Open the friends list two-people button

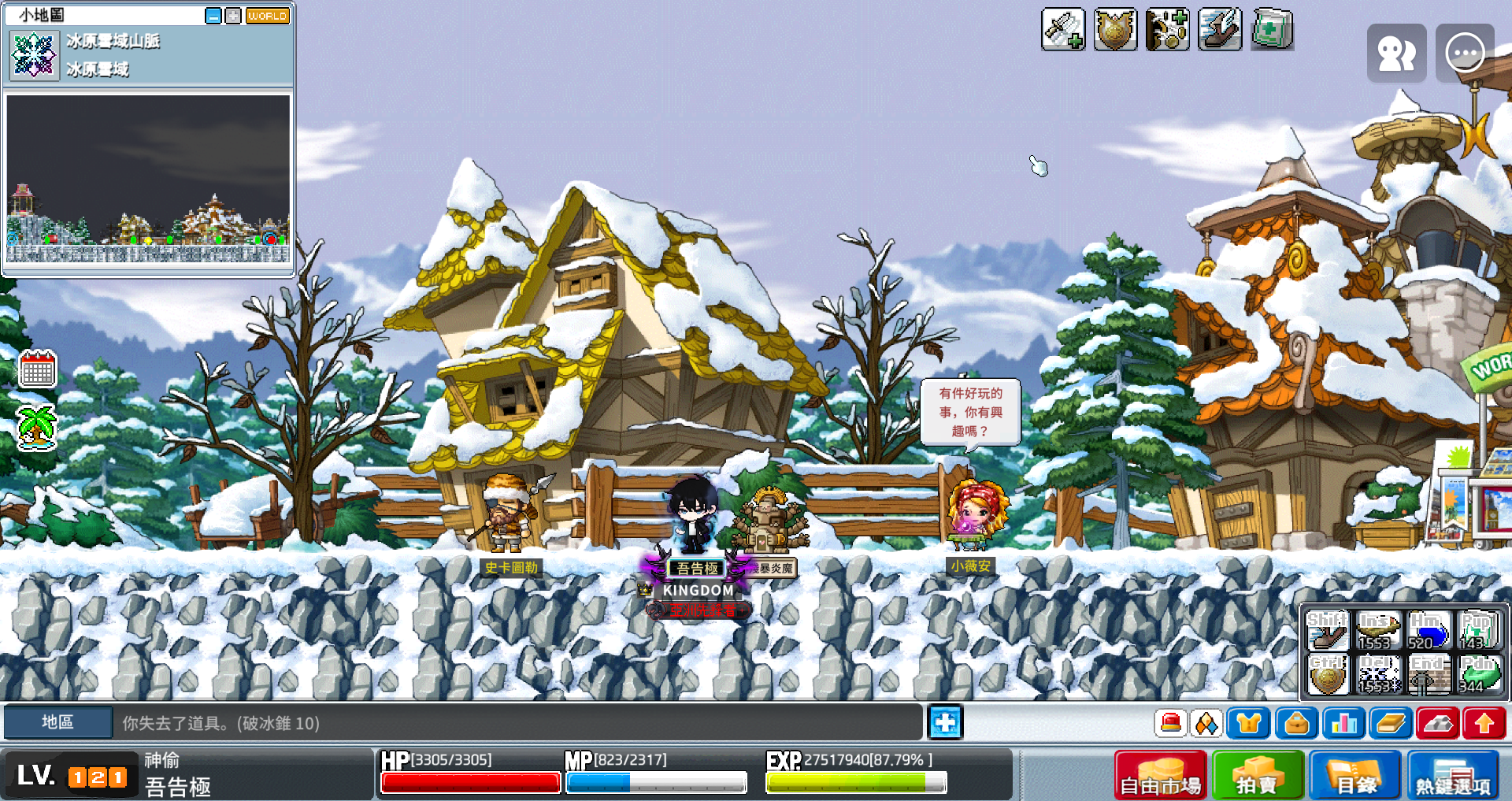(1396, 54)
